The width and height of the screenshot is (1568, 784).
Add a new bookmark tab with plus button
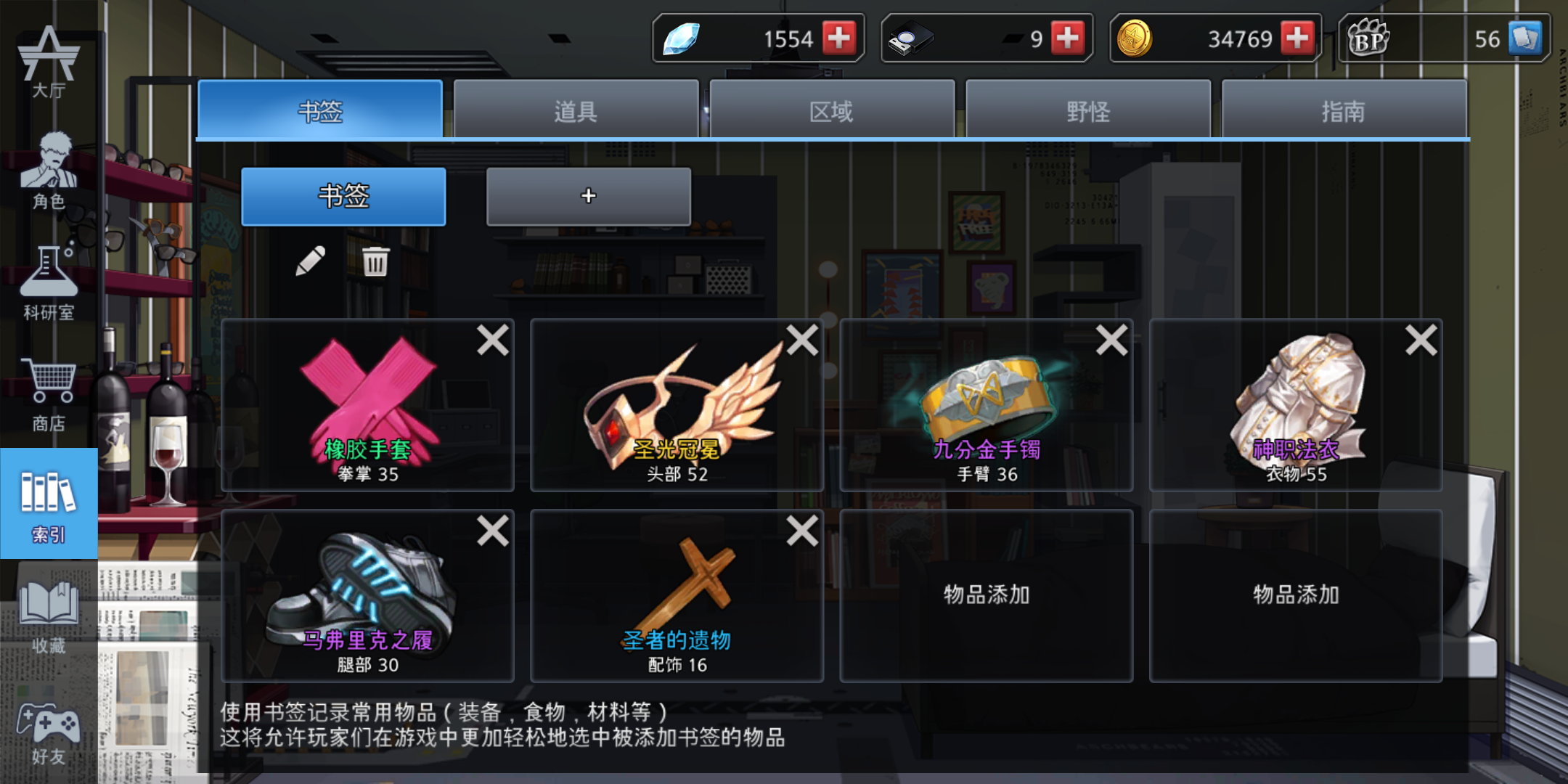588,196
